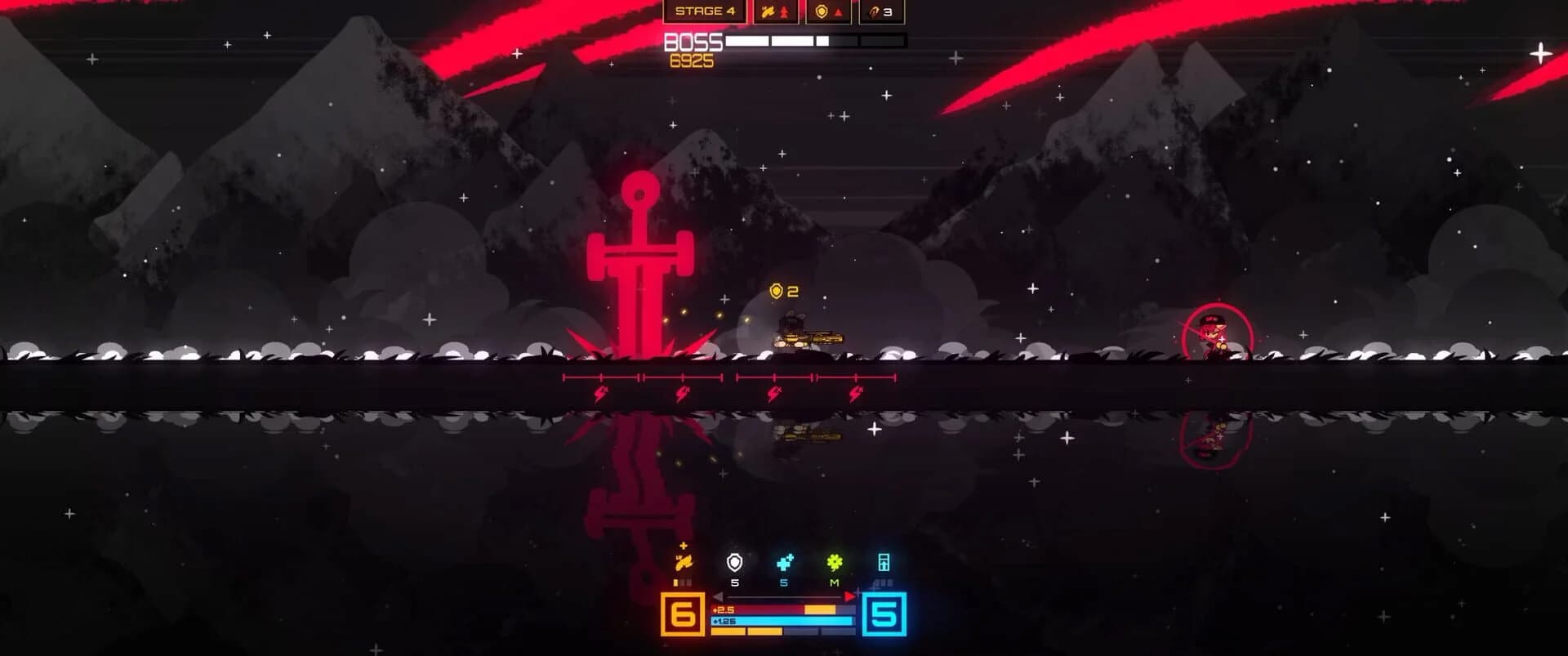Click the shield buff icon in top bar

[x=822, y=12]
